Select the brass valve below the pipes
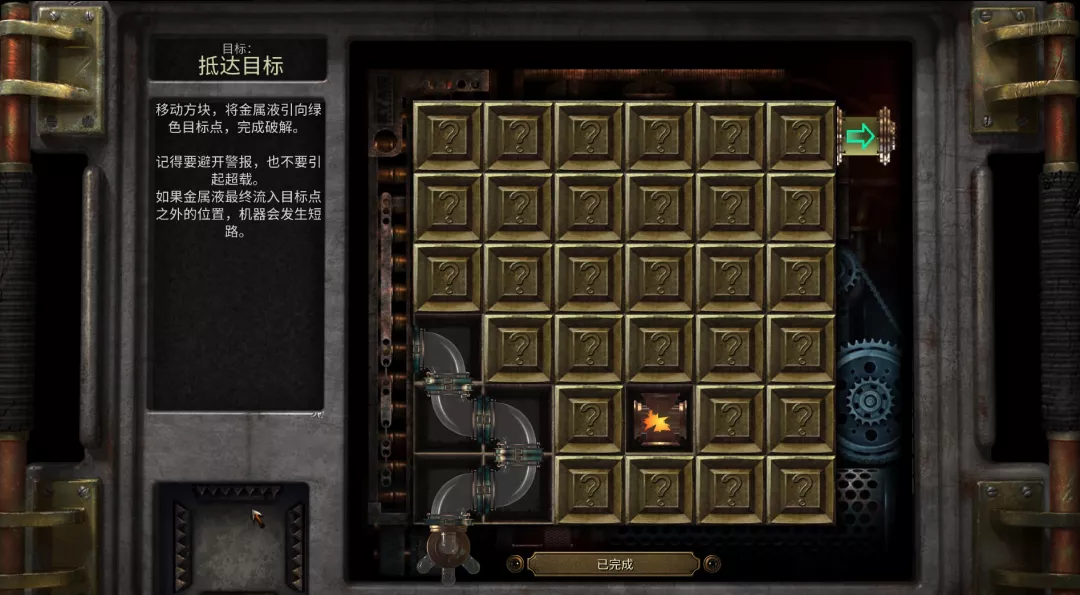1080x595 pixels. click(445, 545)
